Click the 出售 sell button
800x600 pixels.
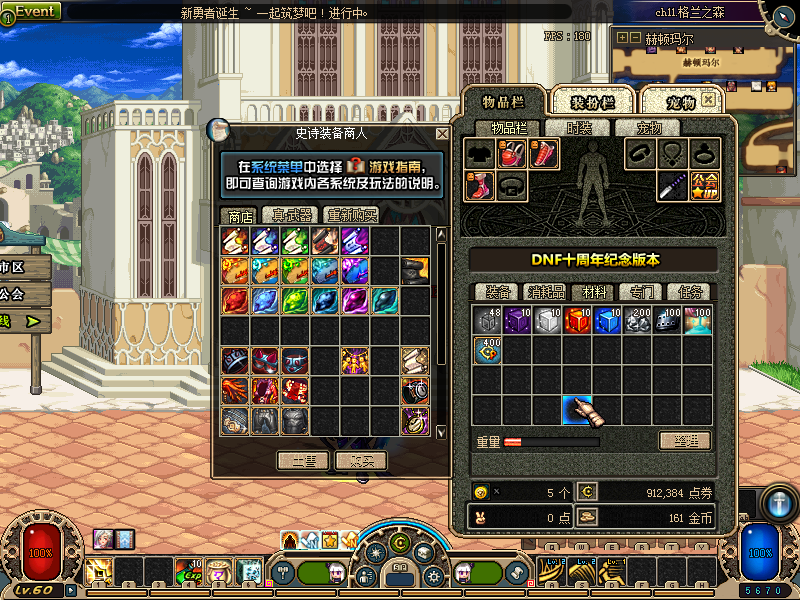pos(303,460)
